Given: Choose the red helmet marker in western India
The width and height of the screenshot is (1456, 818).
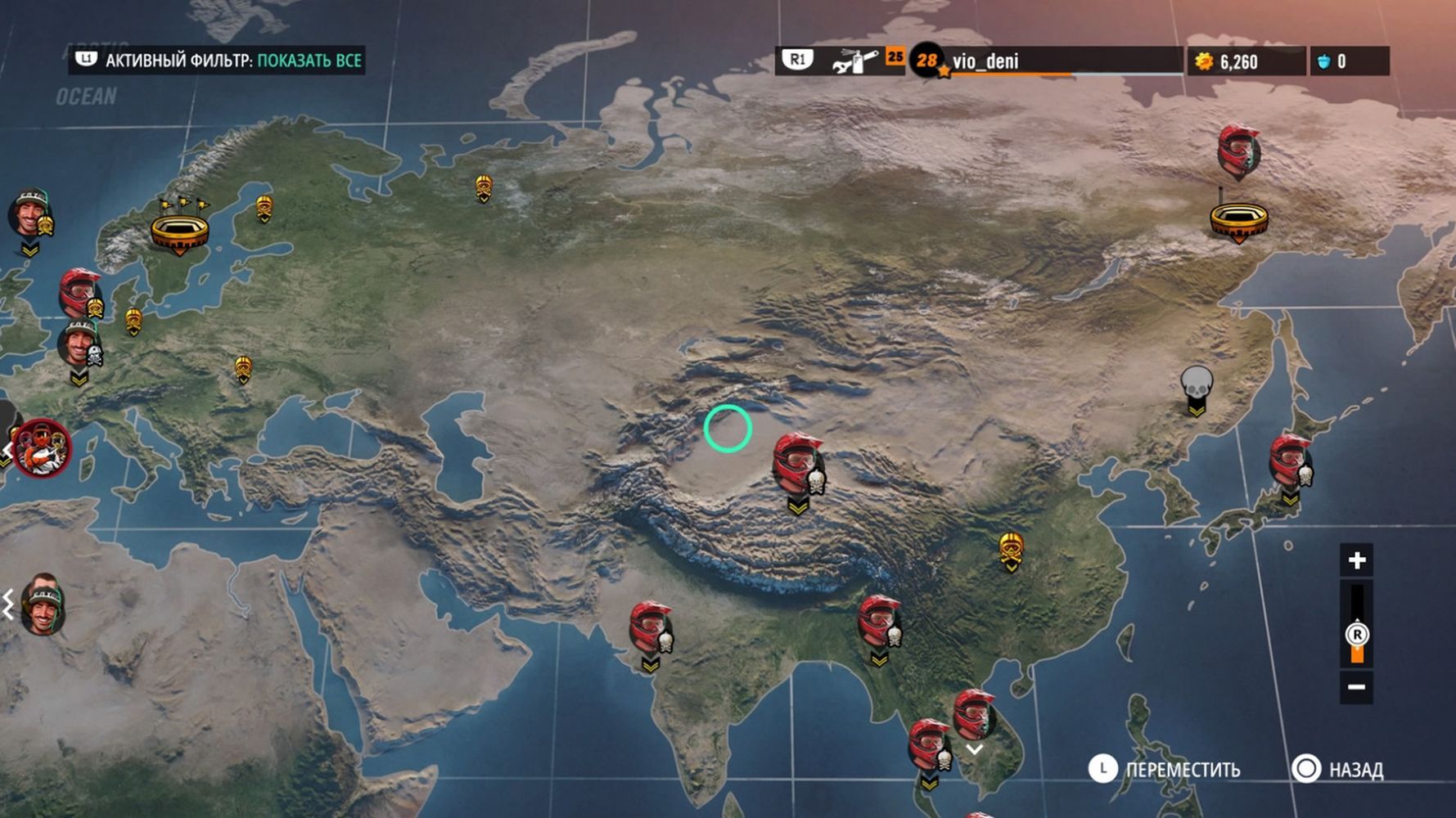Looking at the screenshot, I should click(651, 628).
